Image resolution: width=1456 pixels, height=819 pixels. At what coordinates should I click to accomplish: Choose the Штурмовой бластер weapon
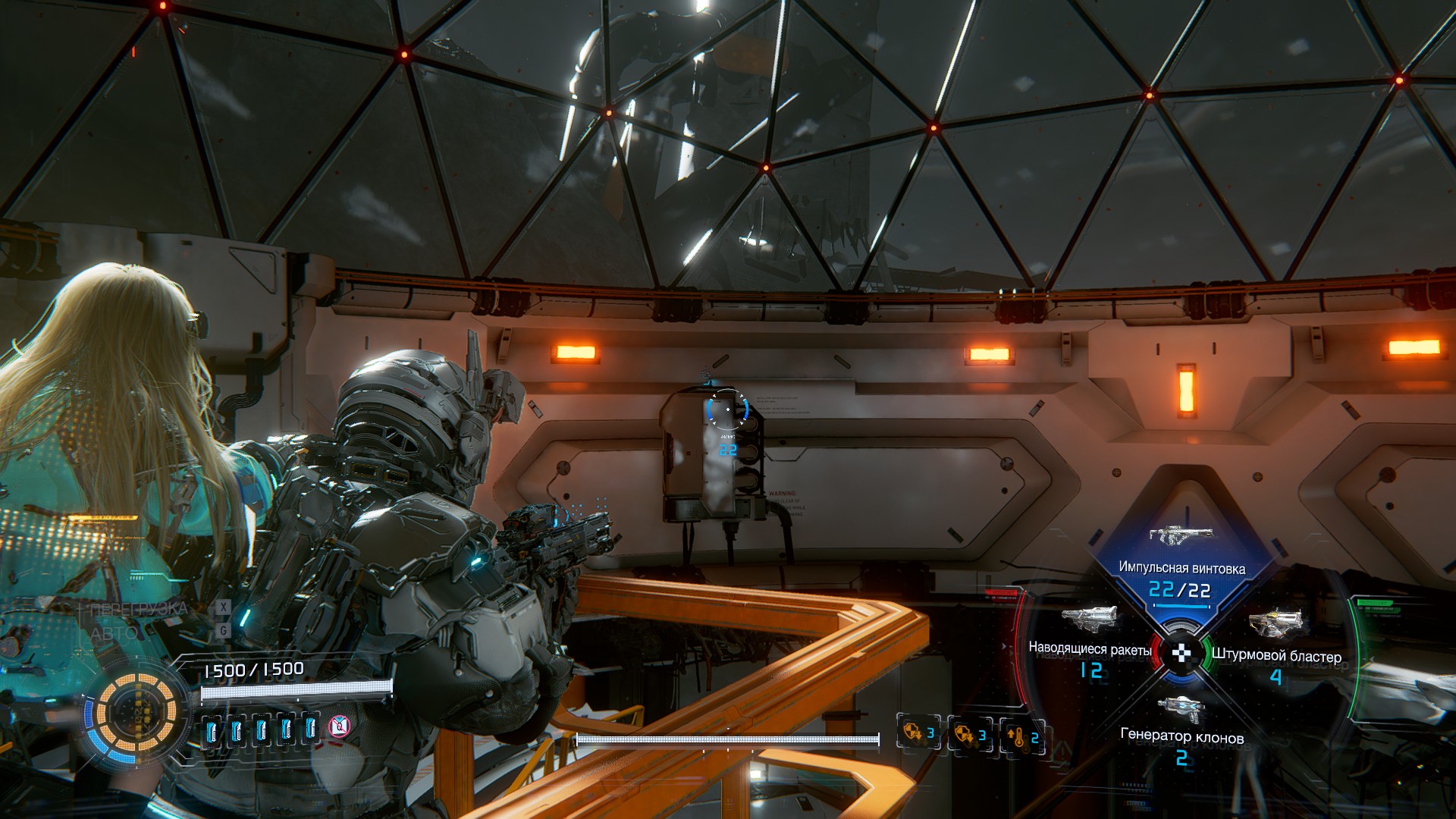[1276, 654]
